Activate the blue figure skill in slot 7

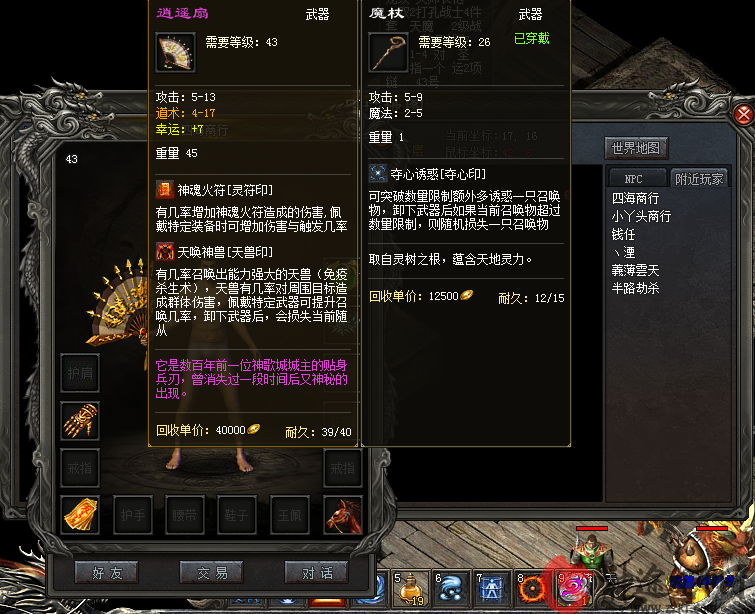491,590
